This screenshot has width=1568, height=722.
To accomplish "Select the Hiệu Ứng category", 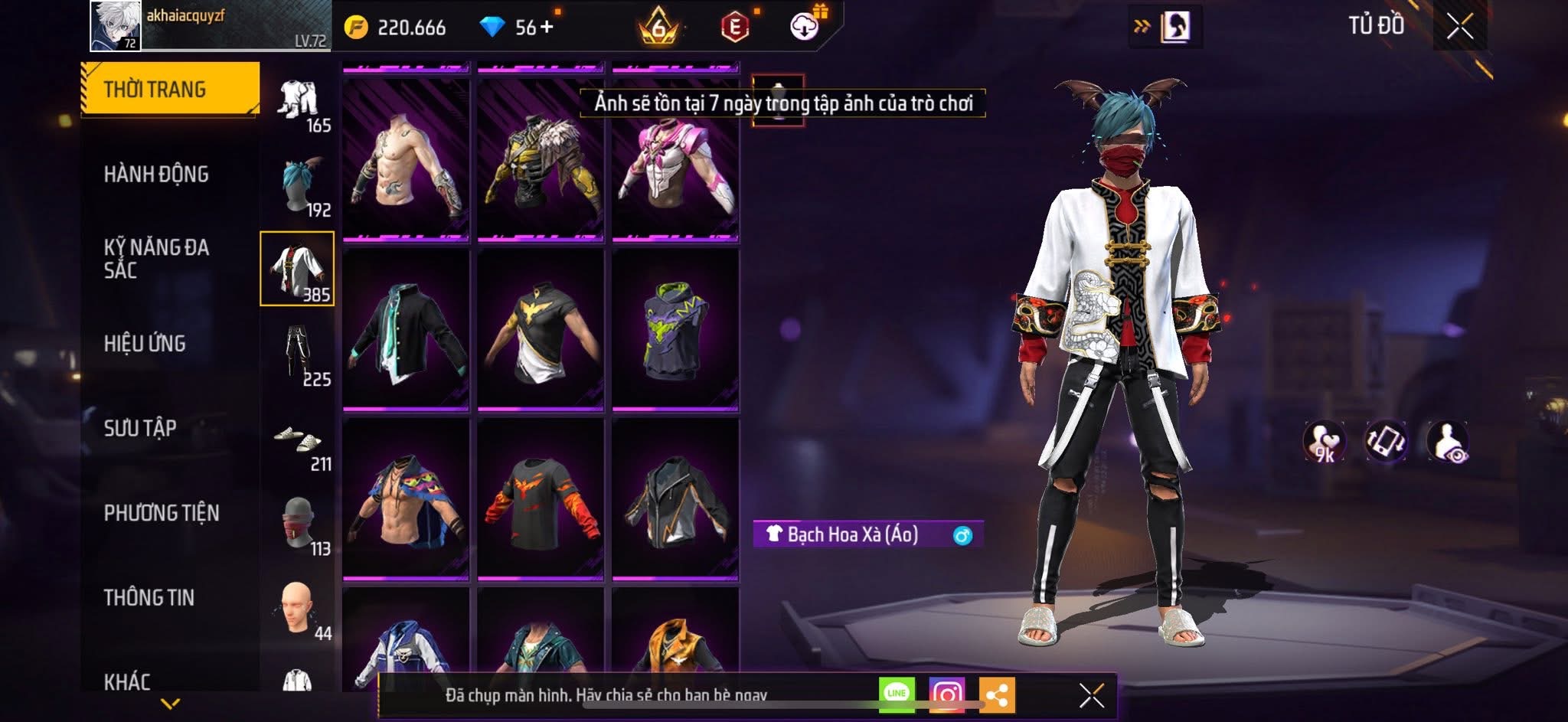I will tap(145, 343).
